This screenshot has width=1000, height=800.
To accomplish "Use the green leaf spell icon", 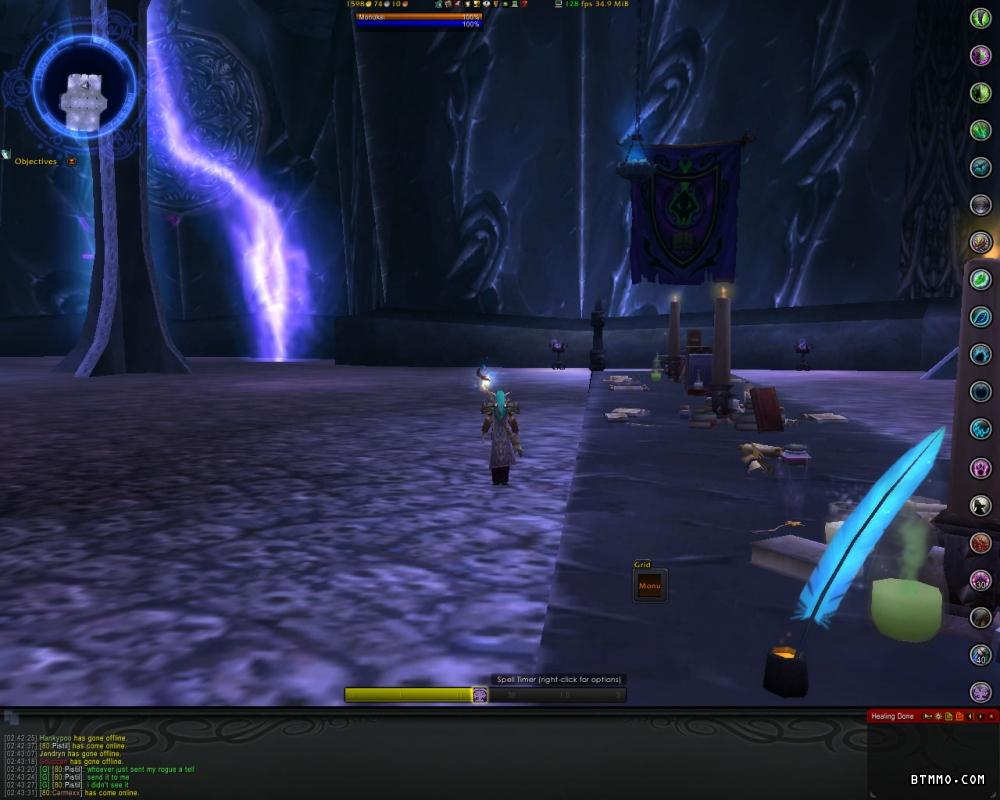I will click(x=981, y=280).
